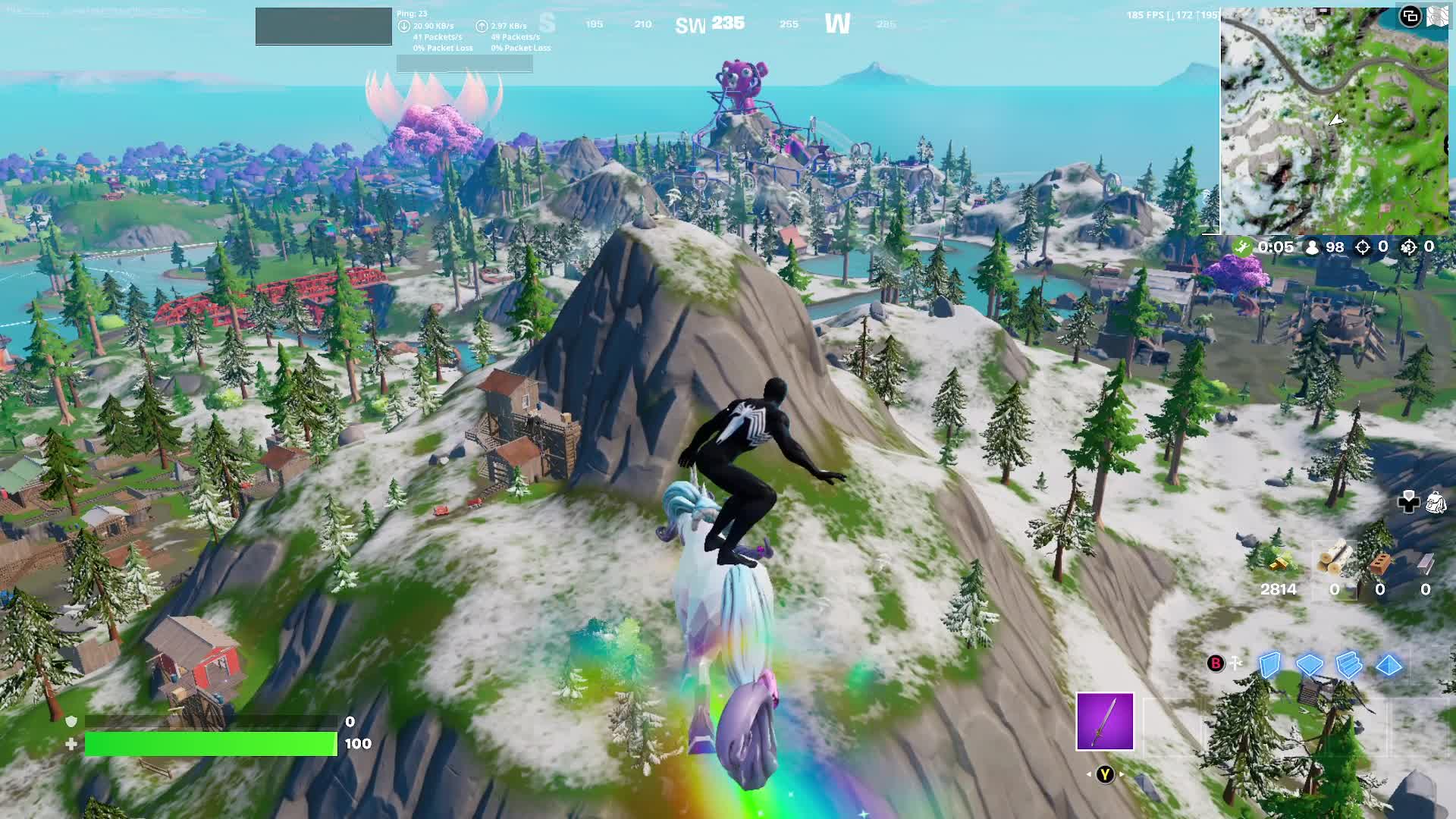Screen dimensions: 1456x819
Task: Click right arrow beside the Y weapon slot
Action: pos(1121,773)
